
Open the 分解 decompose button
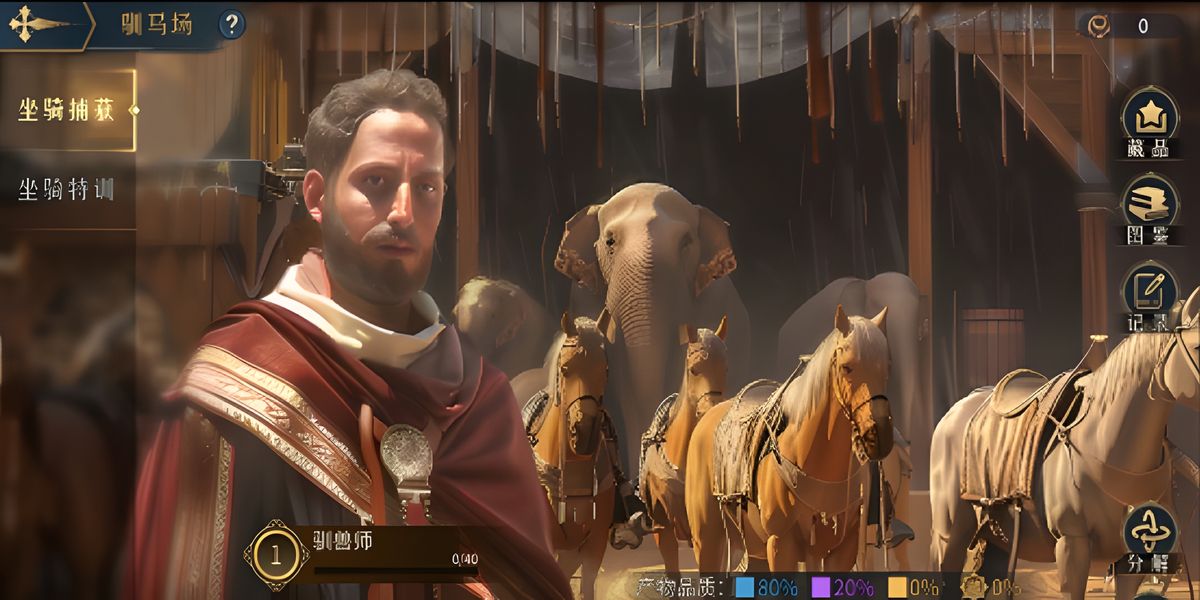pos(1150,535)
